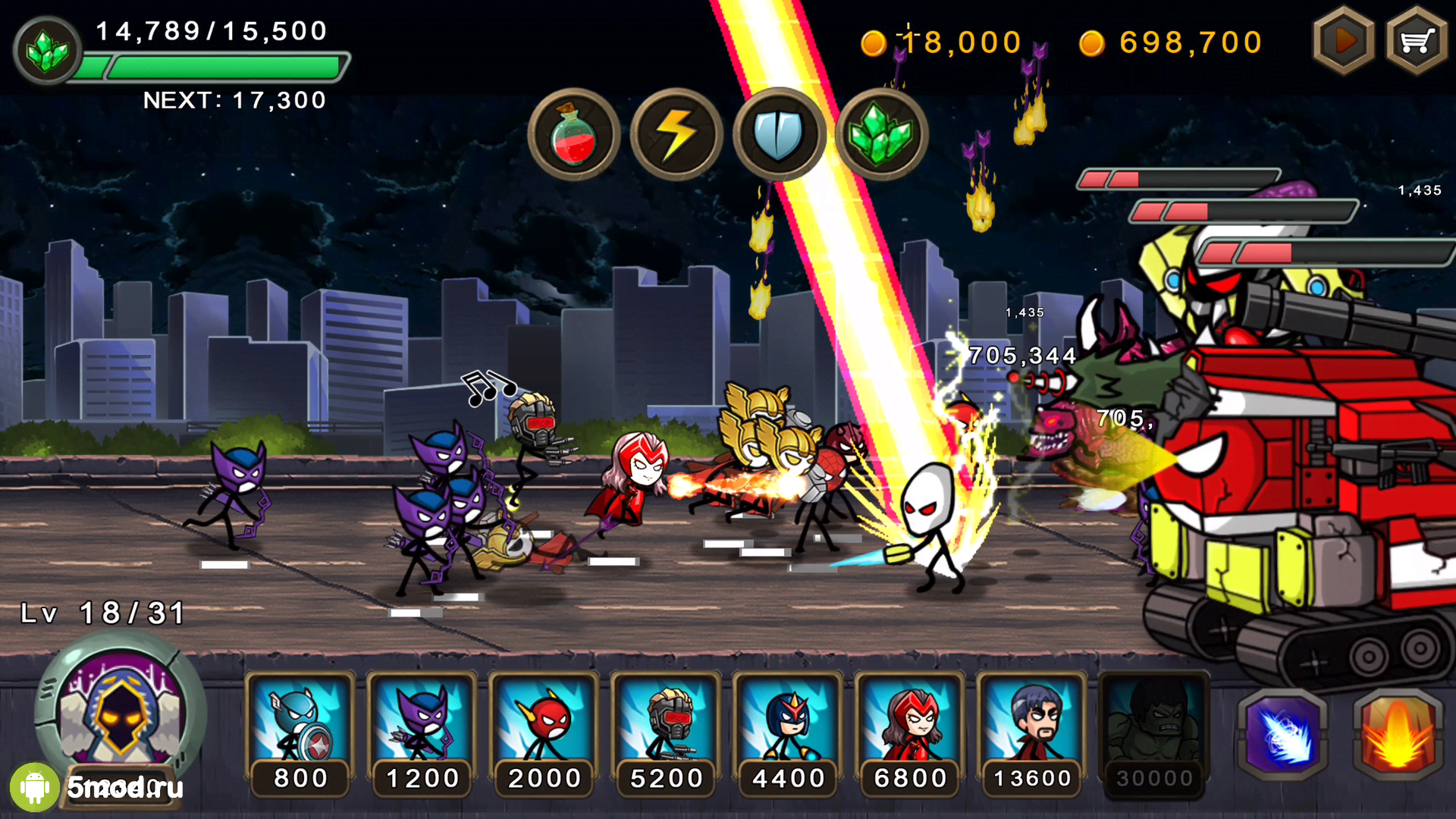Tap the green crystal skill button
1456x819 pixels.
pos(881,135)
